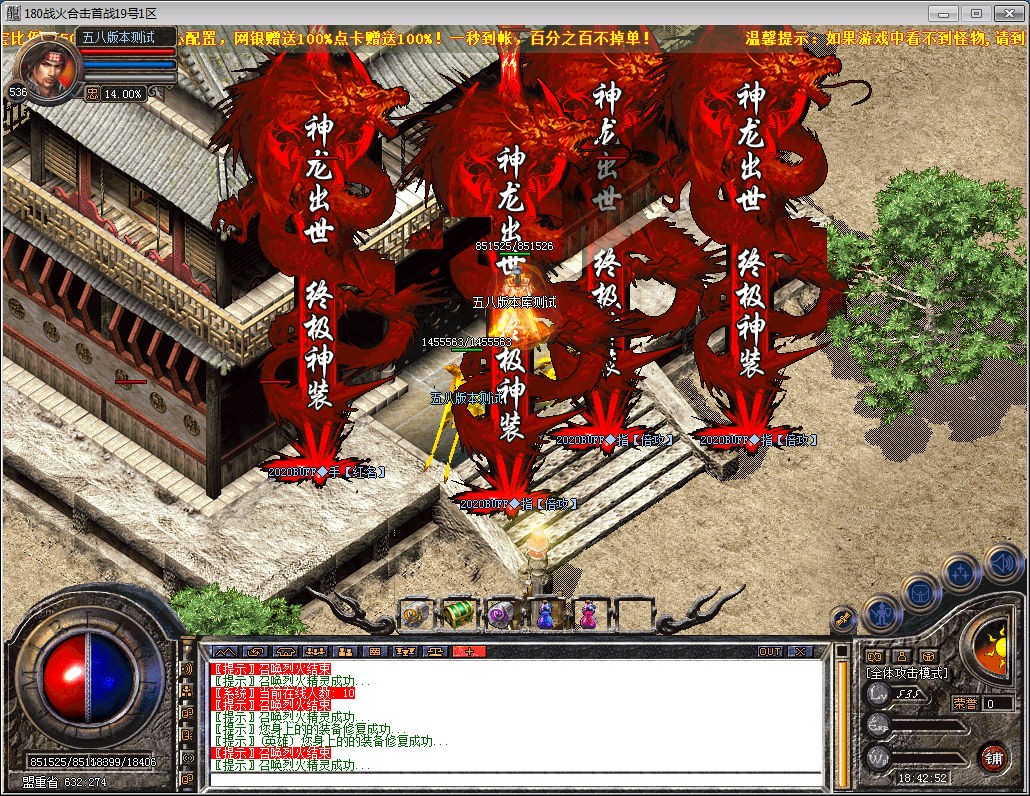Open the skills button with sparkles
1030x796 pixels.
pyautogui.click(x=960, y=573)
